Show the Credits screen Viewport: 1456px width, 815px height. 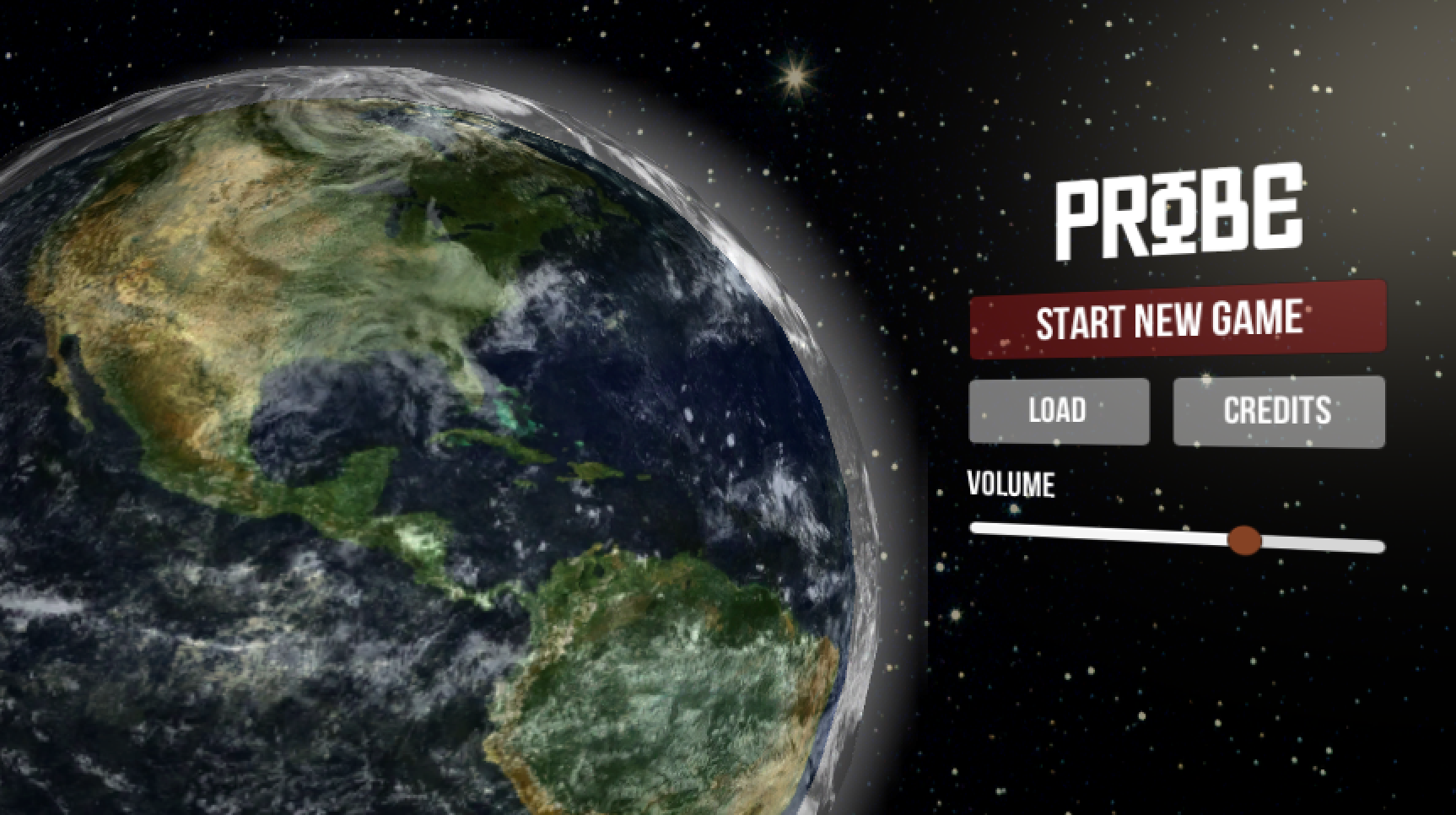click(1278, 411)
